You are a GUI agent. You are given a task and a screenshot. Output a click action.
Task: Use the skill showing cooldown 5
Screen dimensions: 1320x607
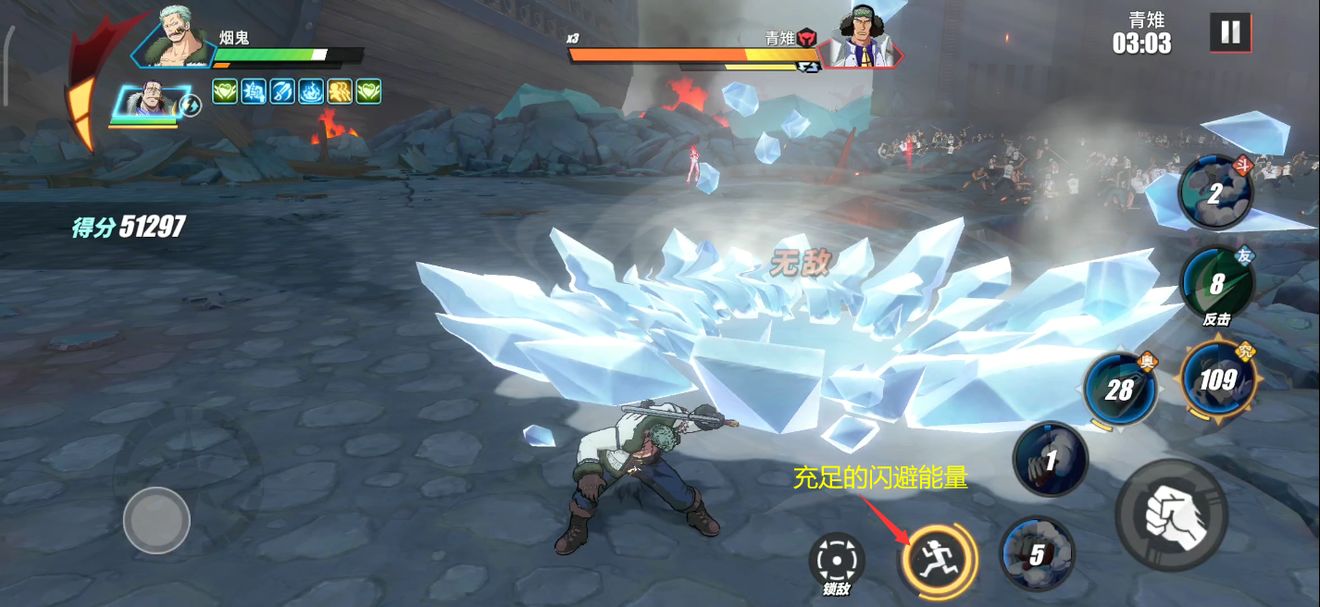pyautogui.click(x=1036, y=553)
